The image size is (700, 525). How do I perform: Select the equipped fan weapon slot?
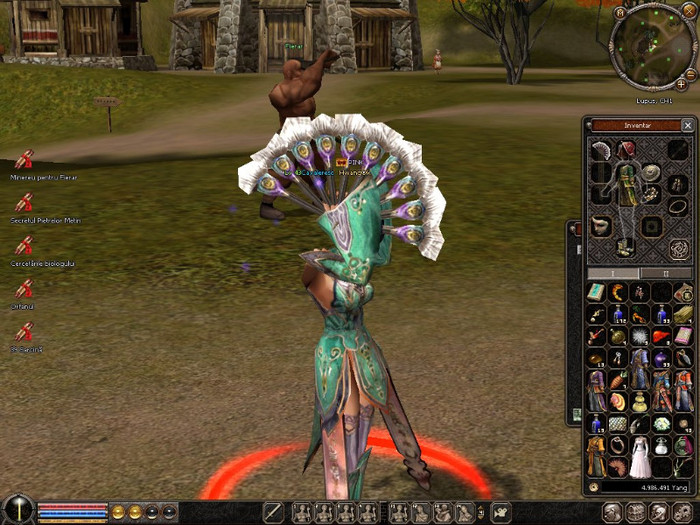(599, 150)
